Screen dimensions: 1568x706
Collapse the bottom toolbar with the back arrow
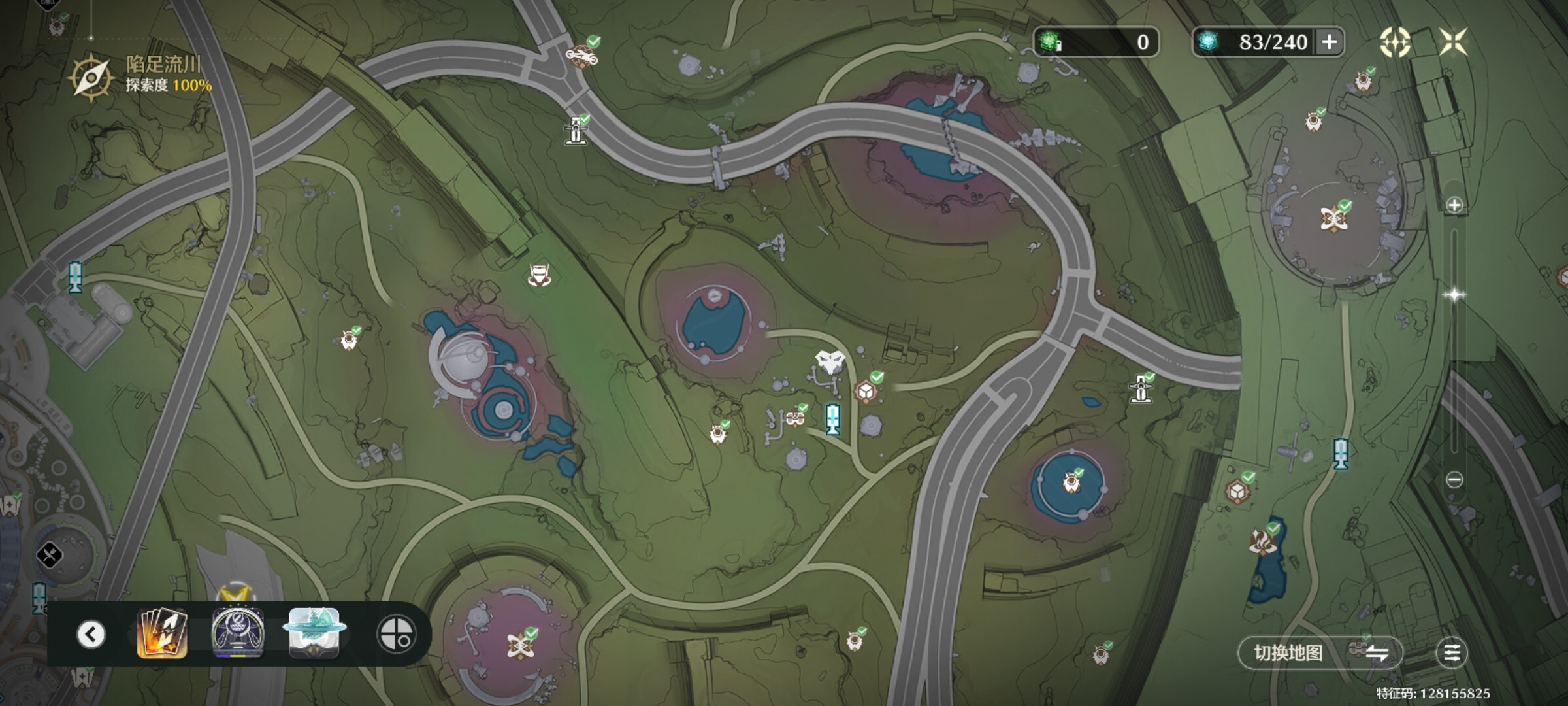click(x=91, y=634)
